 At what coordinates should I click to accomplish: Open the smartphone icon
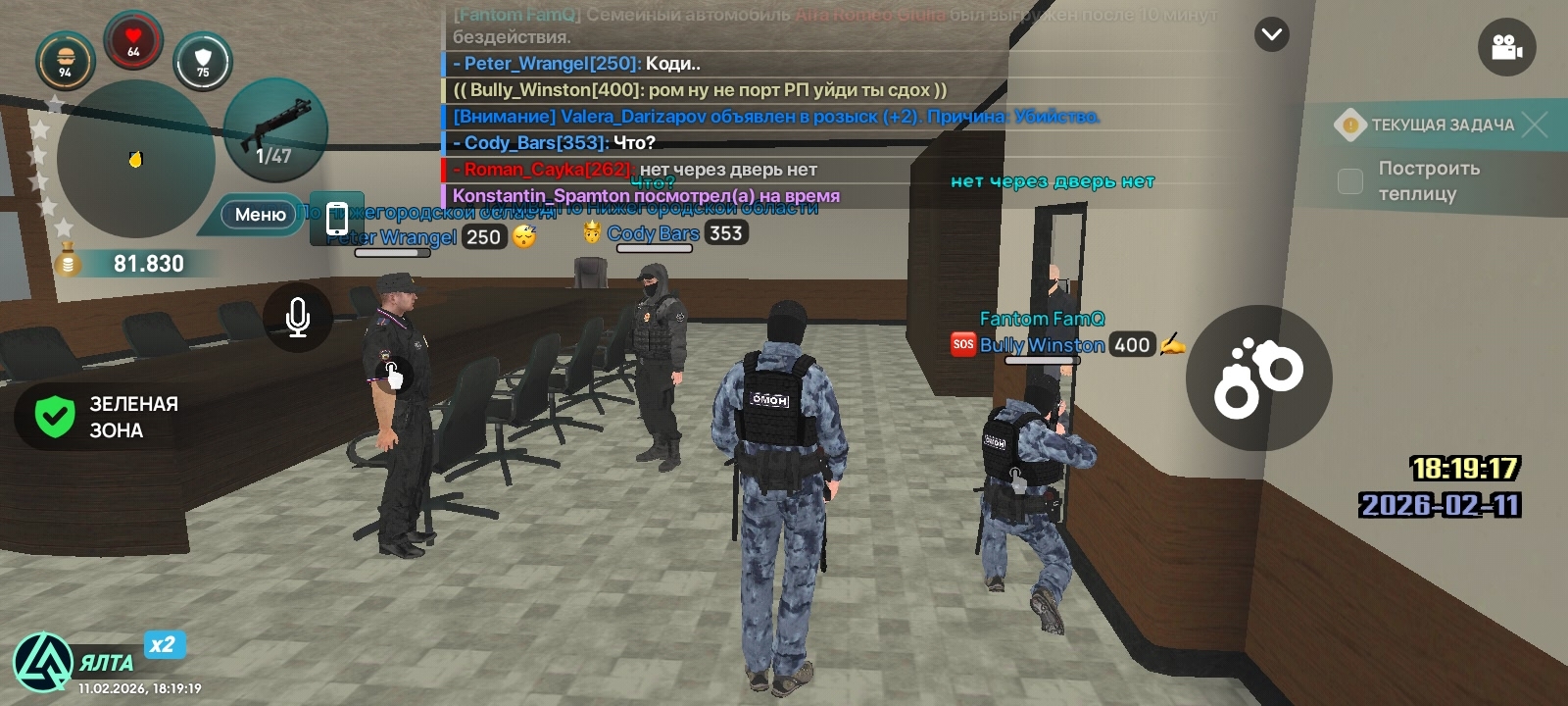(x=337, y=218)
